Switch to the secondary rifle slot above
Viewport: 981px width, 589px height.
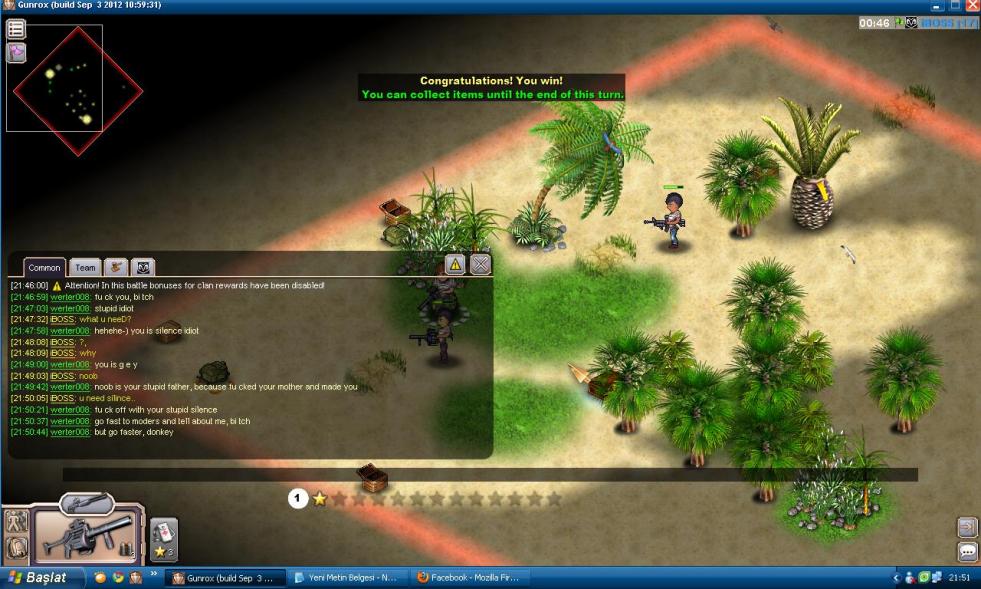[85, 502]
